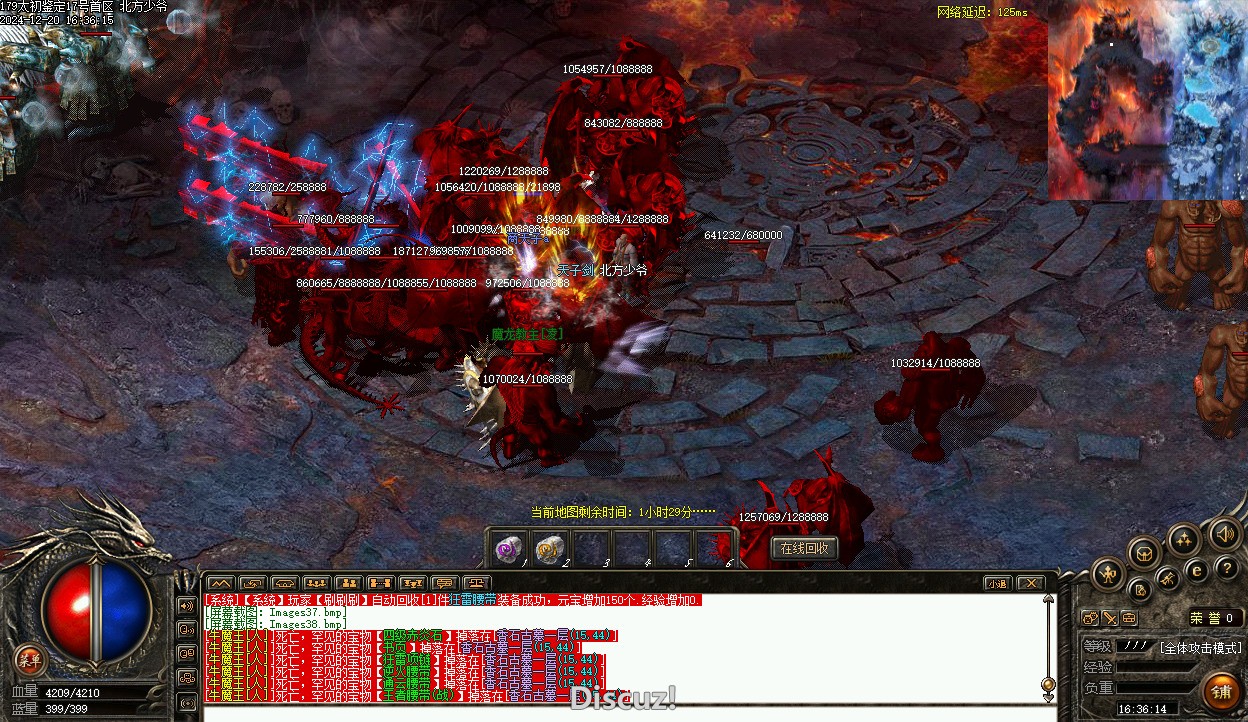Open the 菜单 menu button
Screen dimensions: 1248x722
30,659
